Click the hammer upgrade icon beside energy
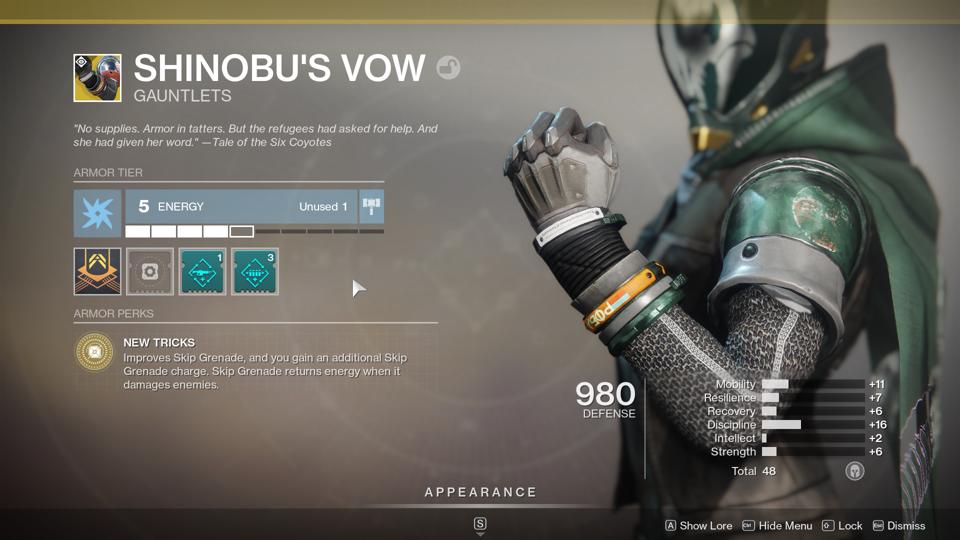This screenshot has width=960, height=540. point(372,207)
